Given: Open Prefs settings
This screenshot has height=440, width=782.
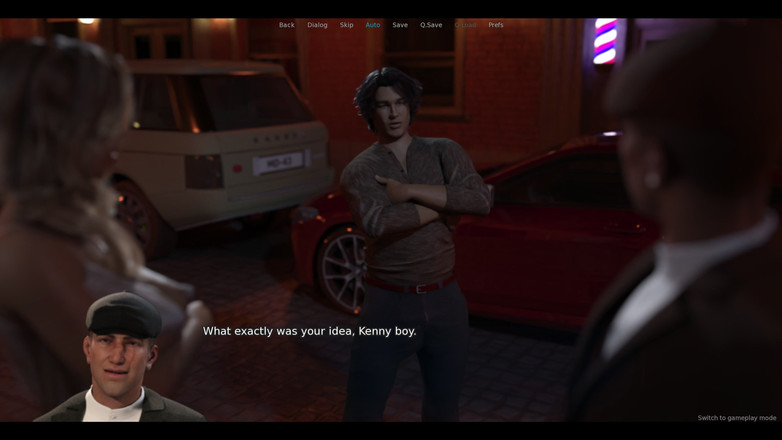Looking at the screenshot, I should tap(496, 25).
